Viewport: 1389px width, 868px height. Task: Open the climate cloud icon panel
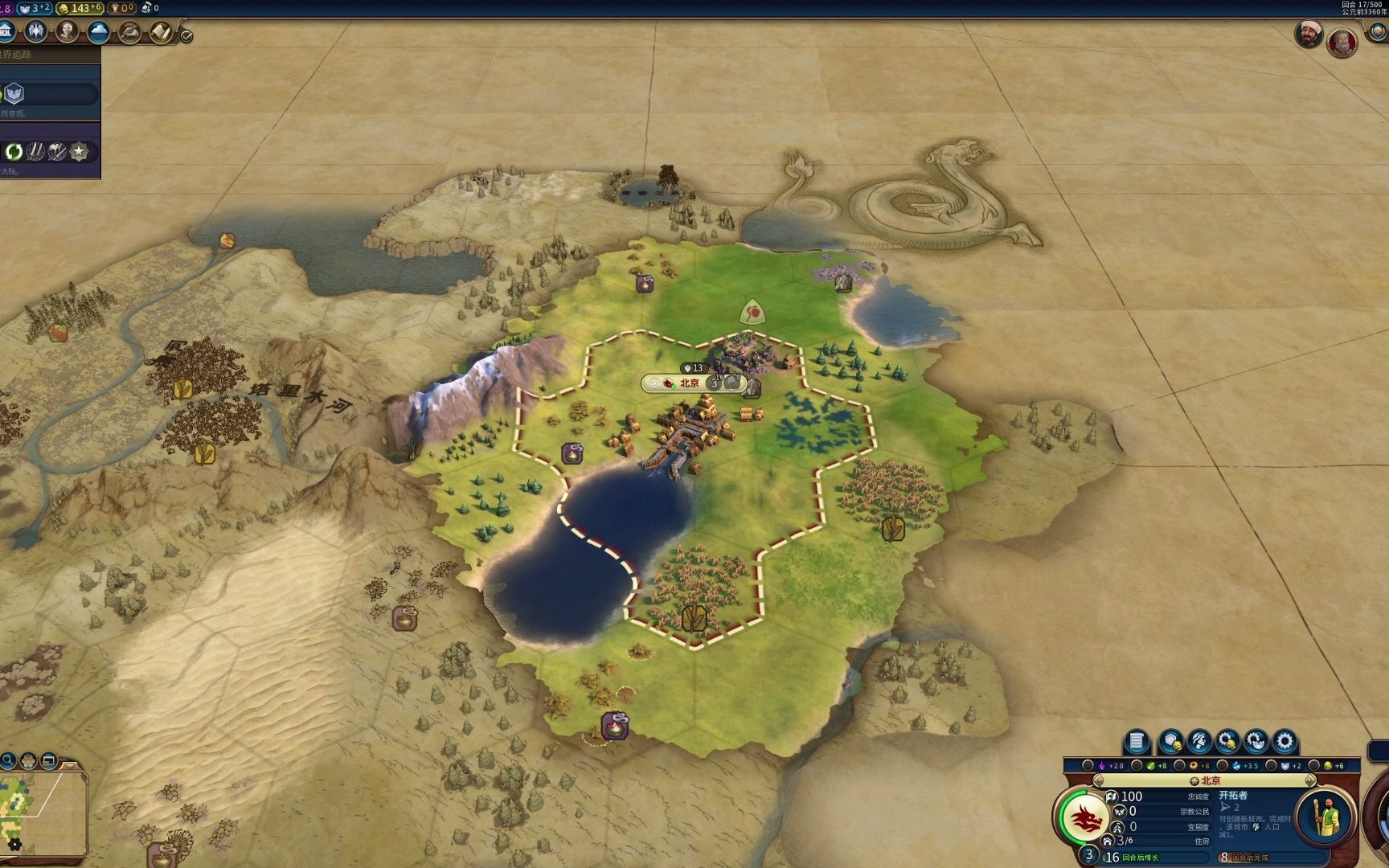coord(99,32)
